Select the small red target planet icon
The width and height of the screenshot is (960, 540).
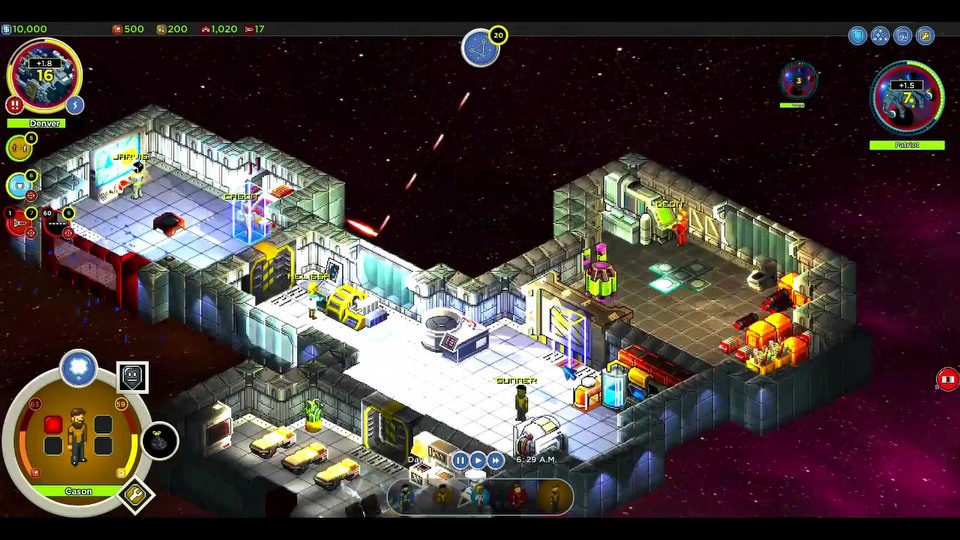[x=798, y=79]
